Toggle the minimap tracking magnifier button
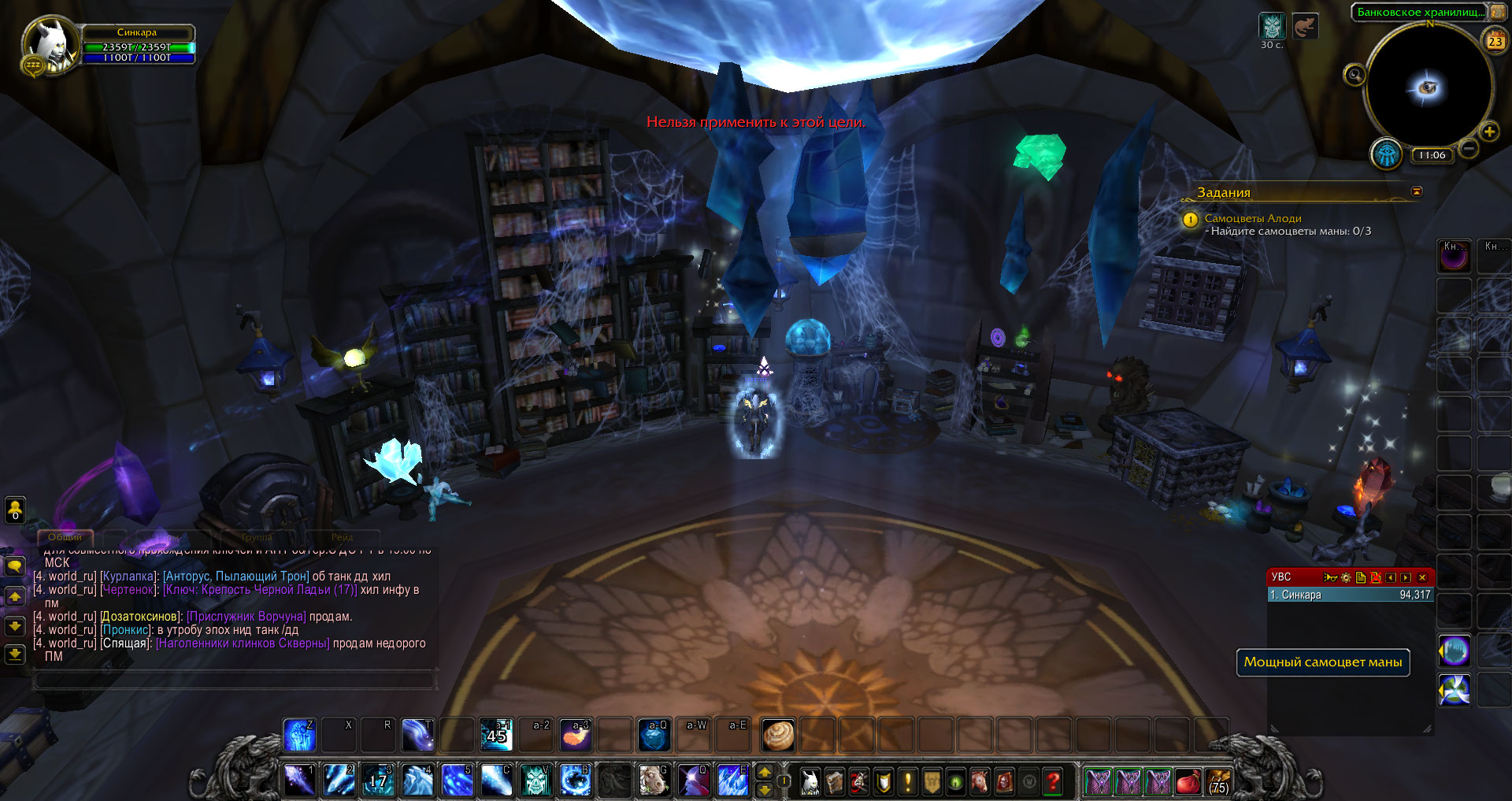The height and width of the screenshot is (801, 1512). pyautogui.click(x=1354, y=76)
